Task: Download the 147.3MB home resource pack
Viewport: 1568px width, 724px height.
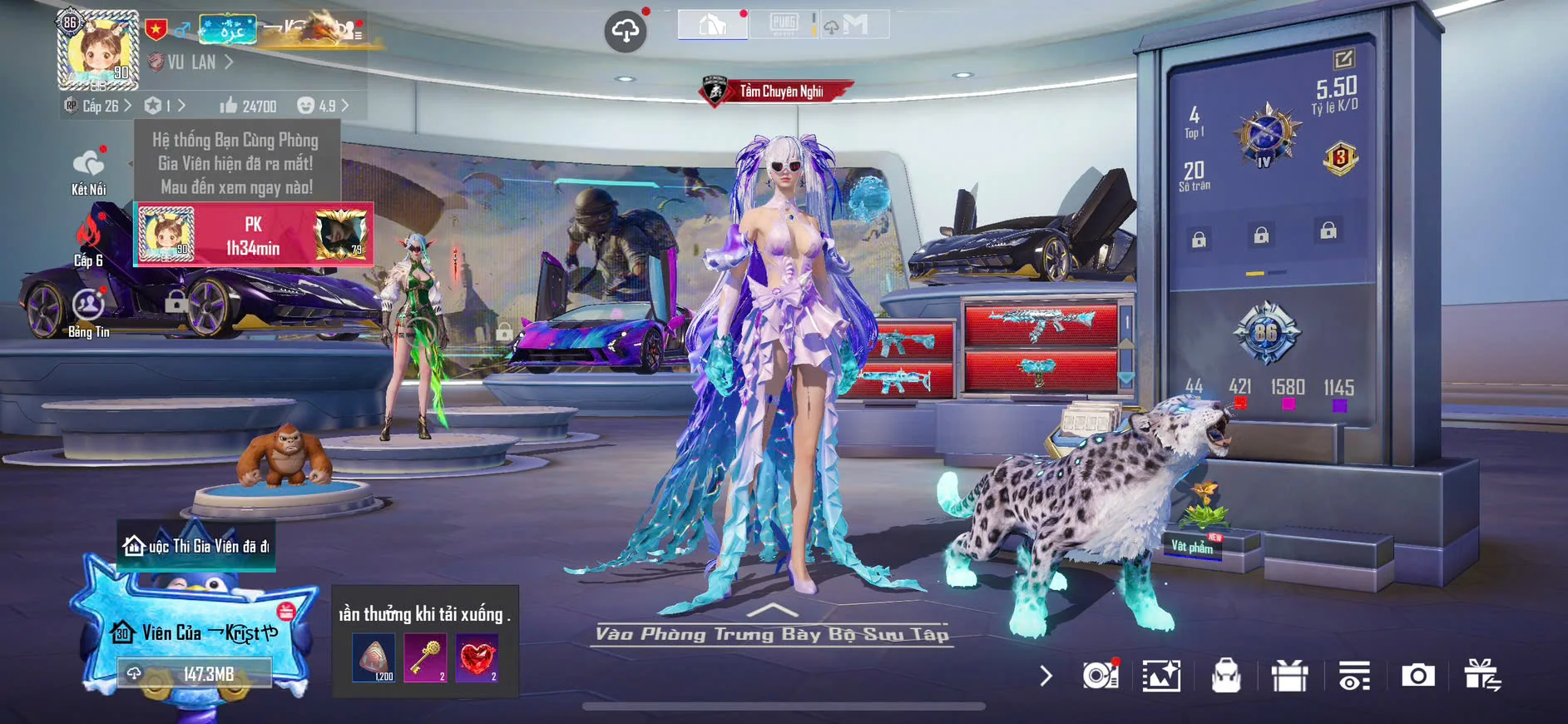Action: tap(195, 673)
